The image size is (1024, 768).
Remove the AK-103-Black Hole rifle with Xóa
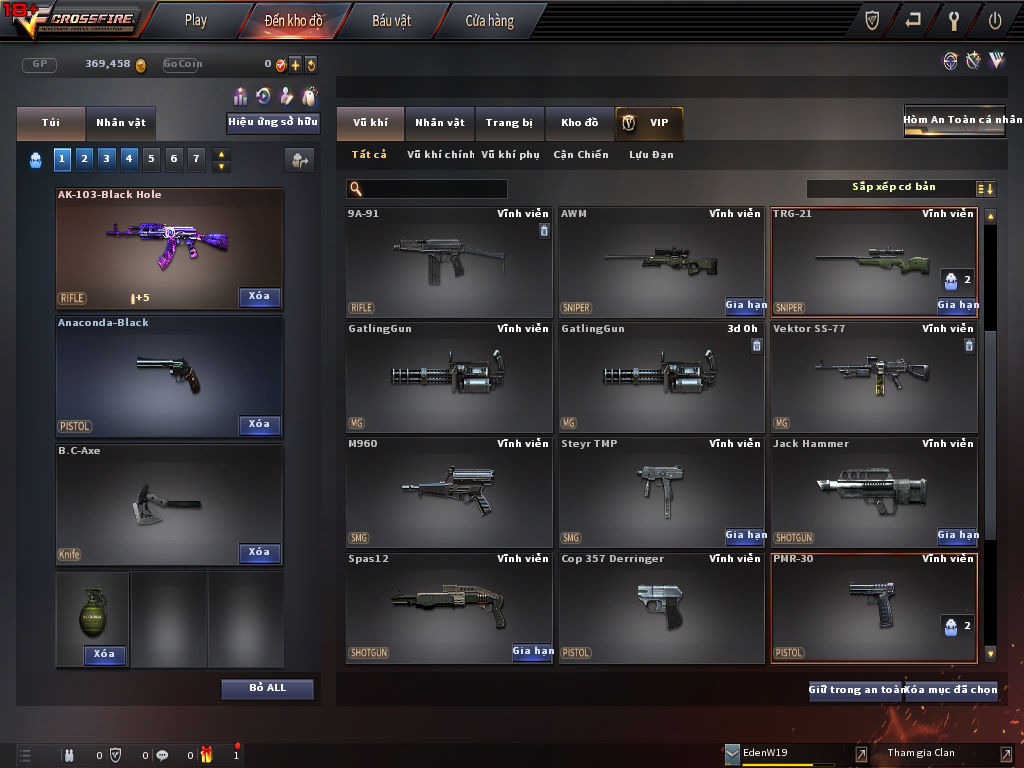(259, 297)
